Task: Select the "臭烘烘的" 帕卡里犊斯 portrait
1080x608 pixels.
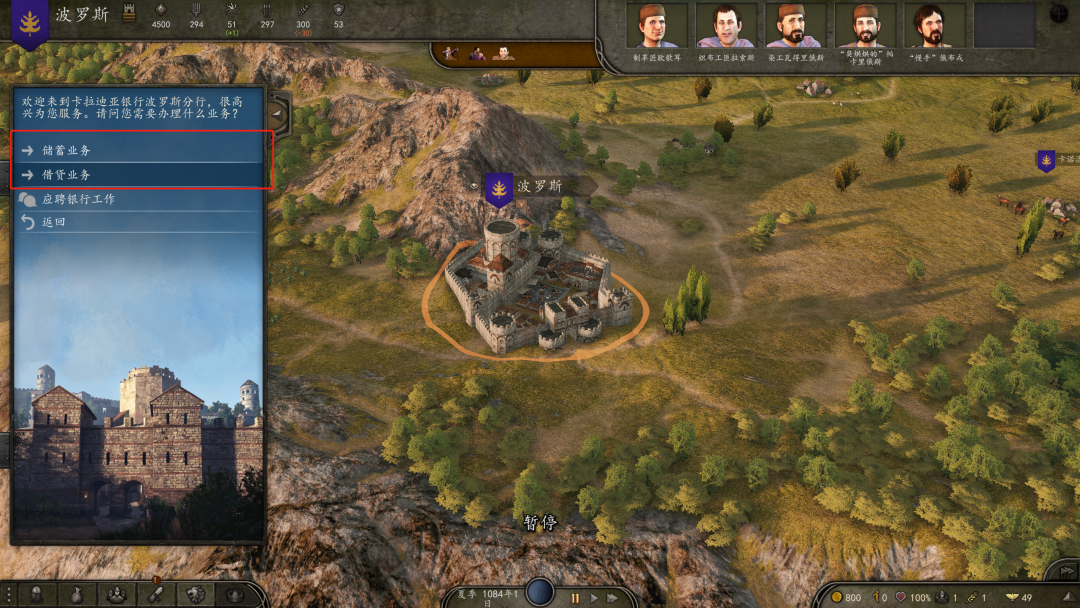Action: (865, 27)
